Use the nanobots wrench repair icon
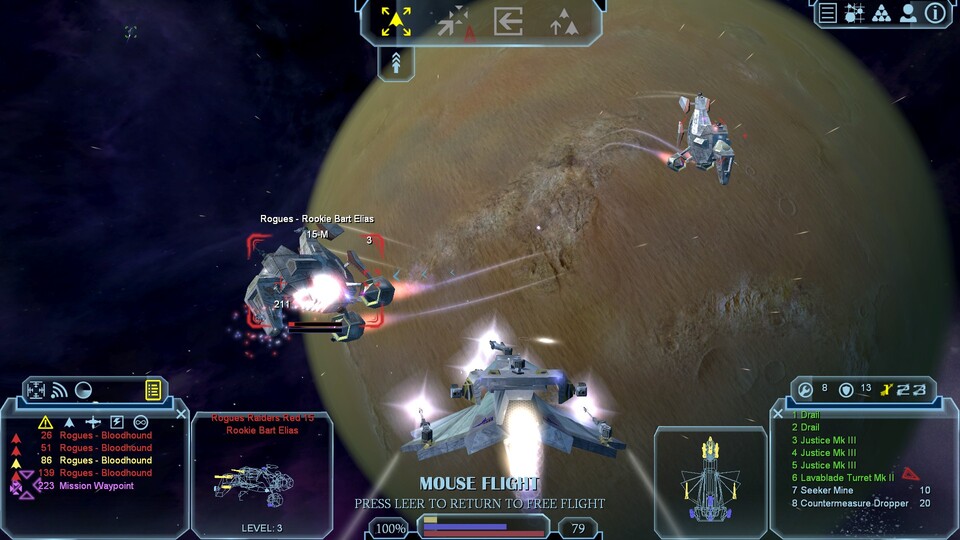Viewport: 960px width, 540px height. point(806,389)
